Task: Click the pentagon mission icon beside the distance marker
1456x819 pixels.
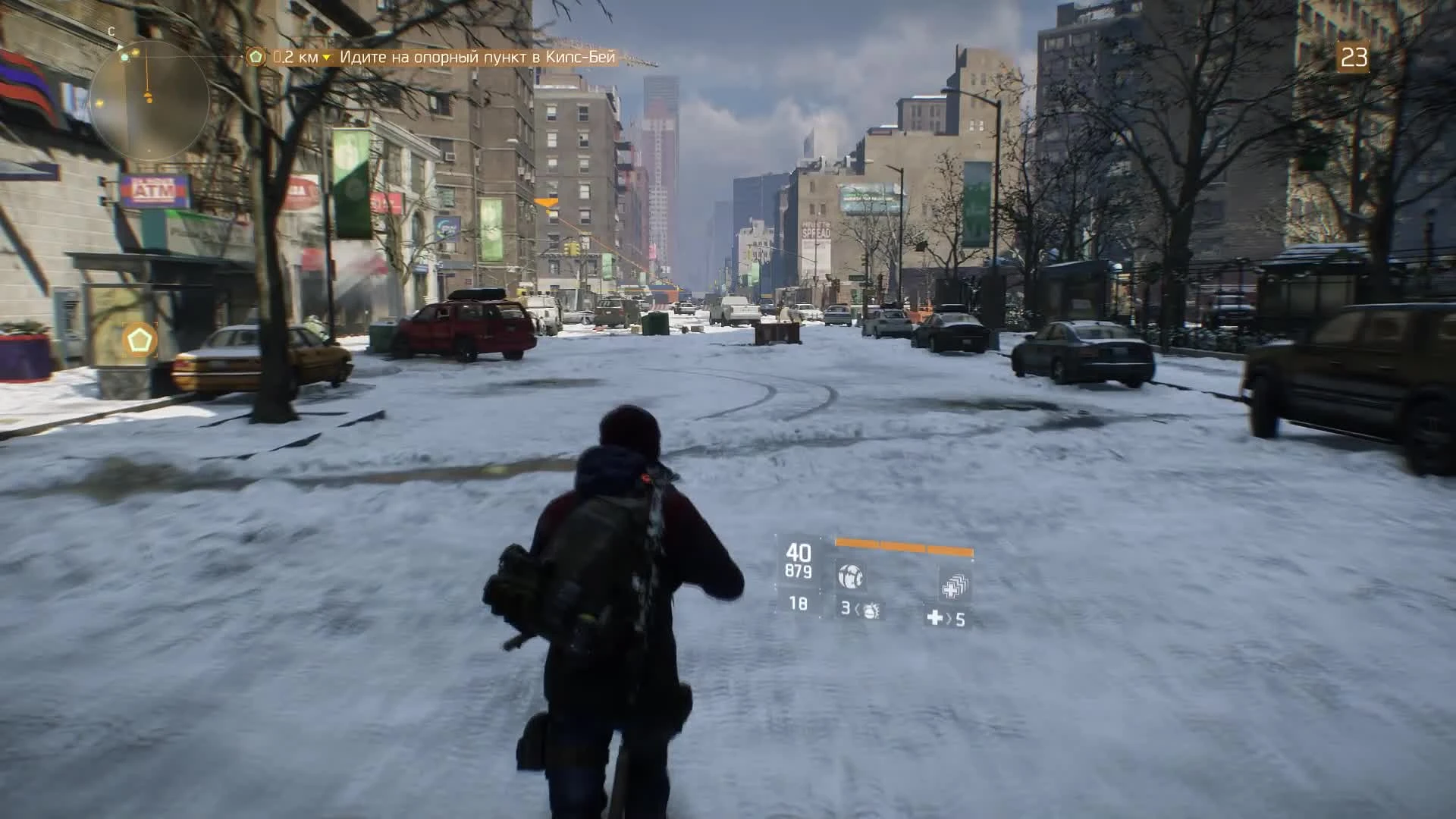Action: tap(256, 57)
